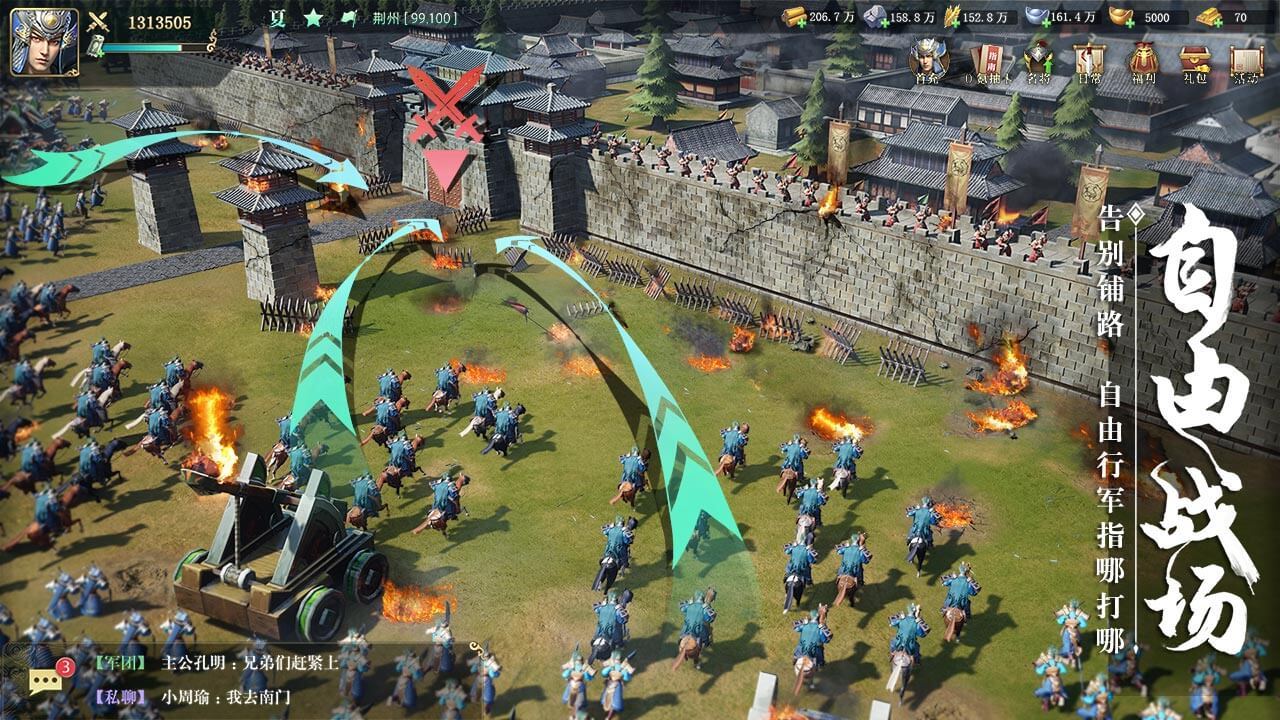Click the teal experience progress bar
This screenshot has width=1280, height=720.
click(x=140, y=47)
